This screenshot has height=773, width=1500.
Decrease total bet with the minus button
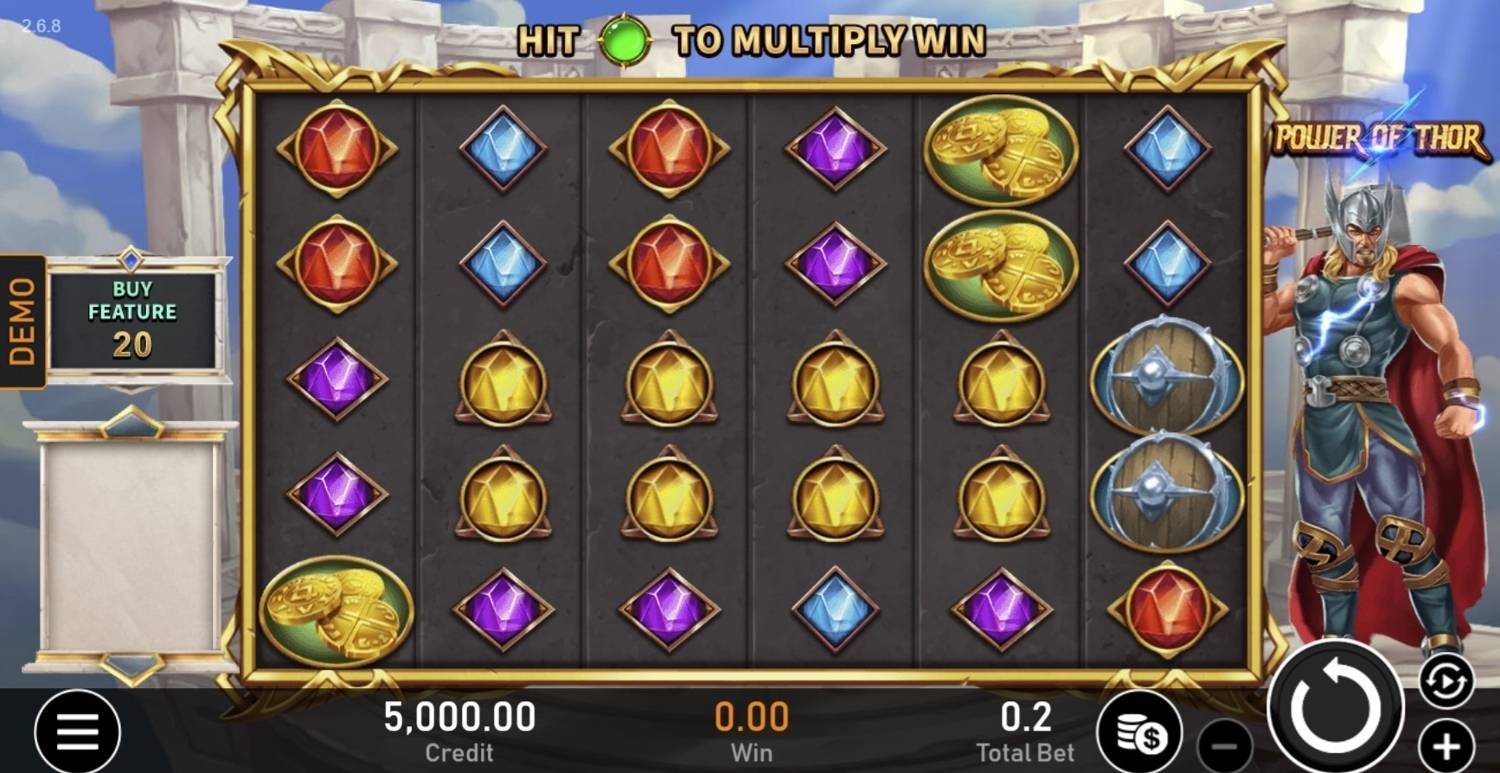(x=1225, y=745)
